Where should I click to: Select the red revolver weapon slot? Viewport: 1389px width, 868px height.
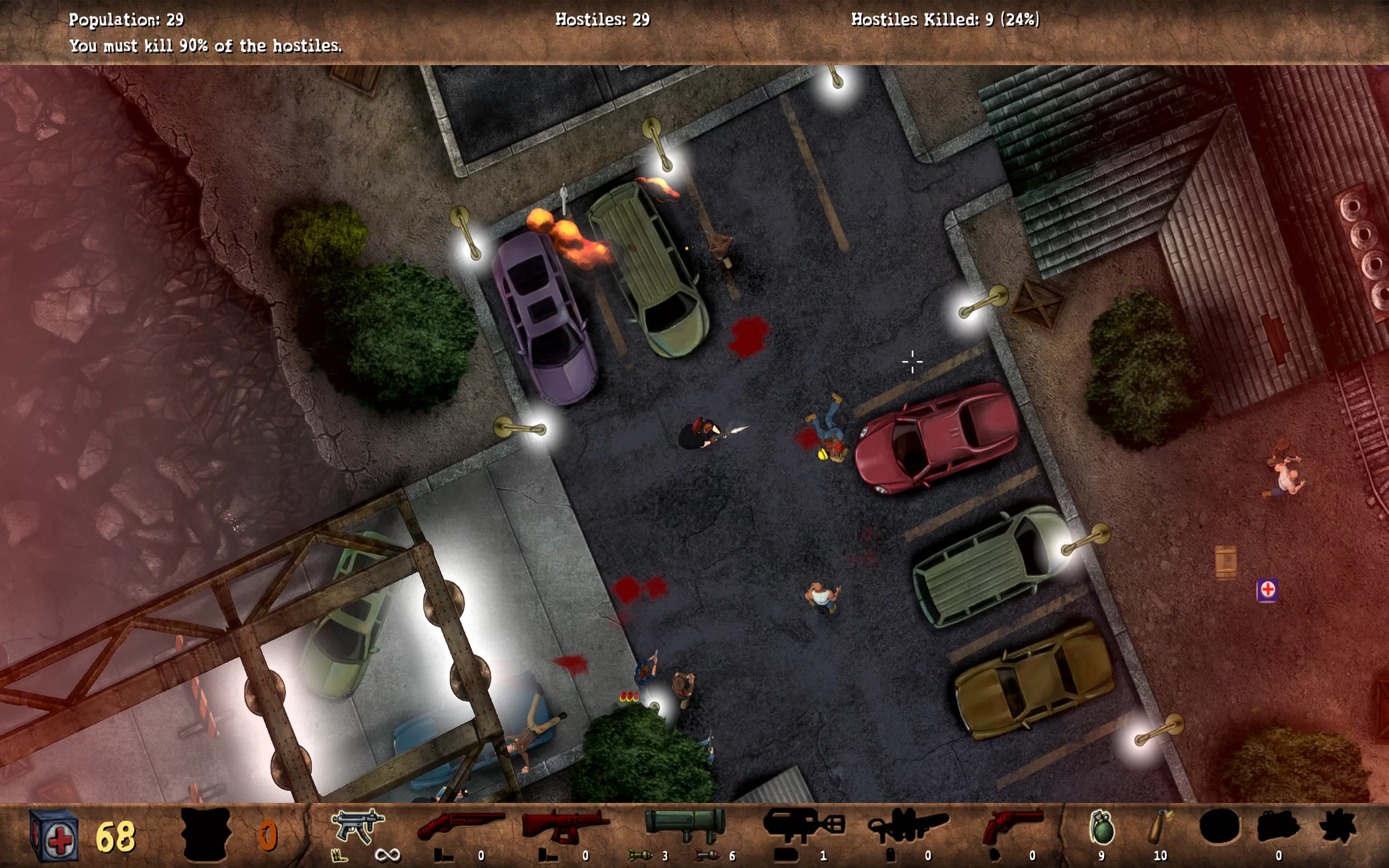[x=1012, y=826]
